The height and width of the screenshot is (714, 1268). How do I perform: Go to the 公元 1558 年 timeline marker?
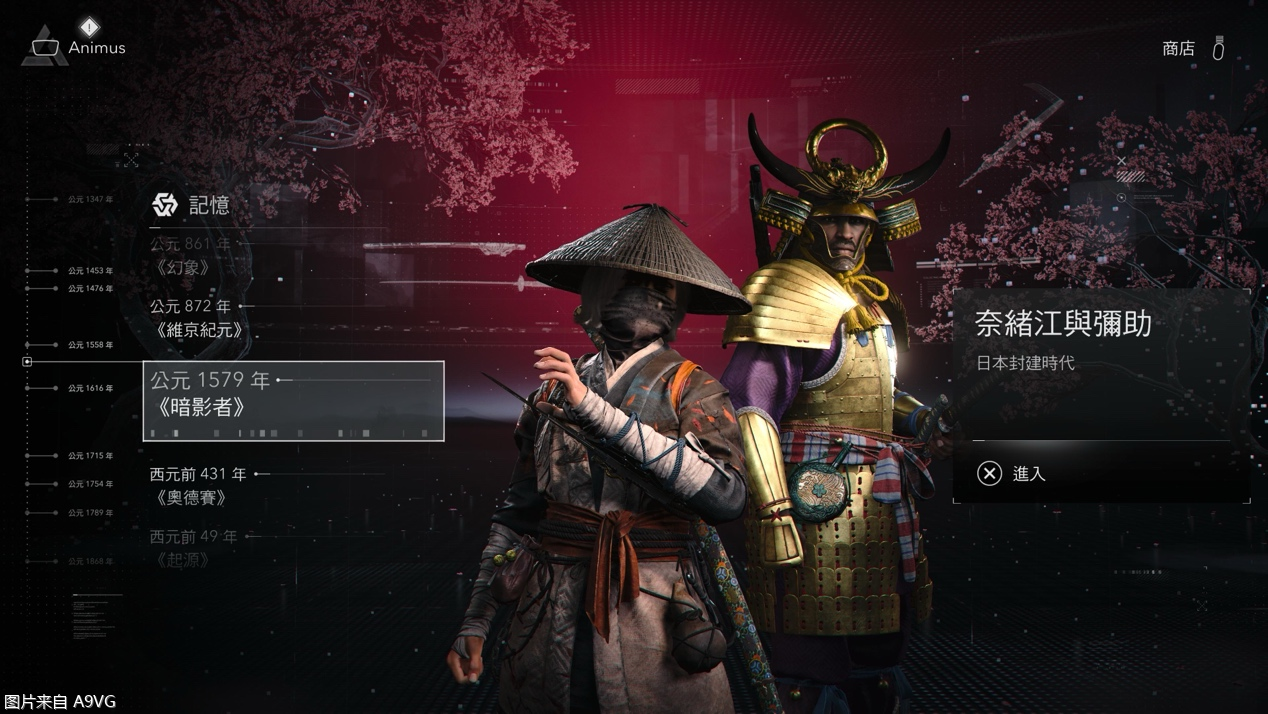pyautogui.click(x=90, y=345)
